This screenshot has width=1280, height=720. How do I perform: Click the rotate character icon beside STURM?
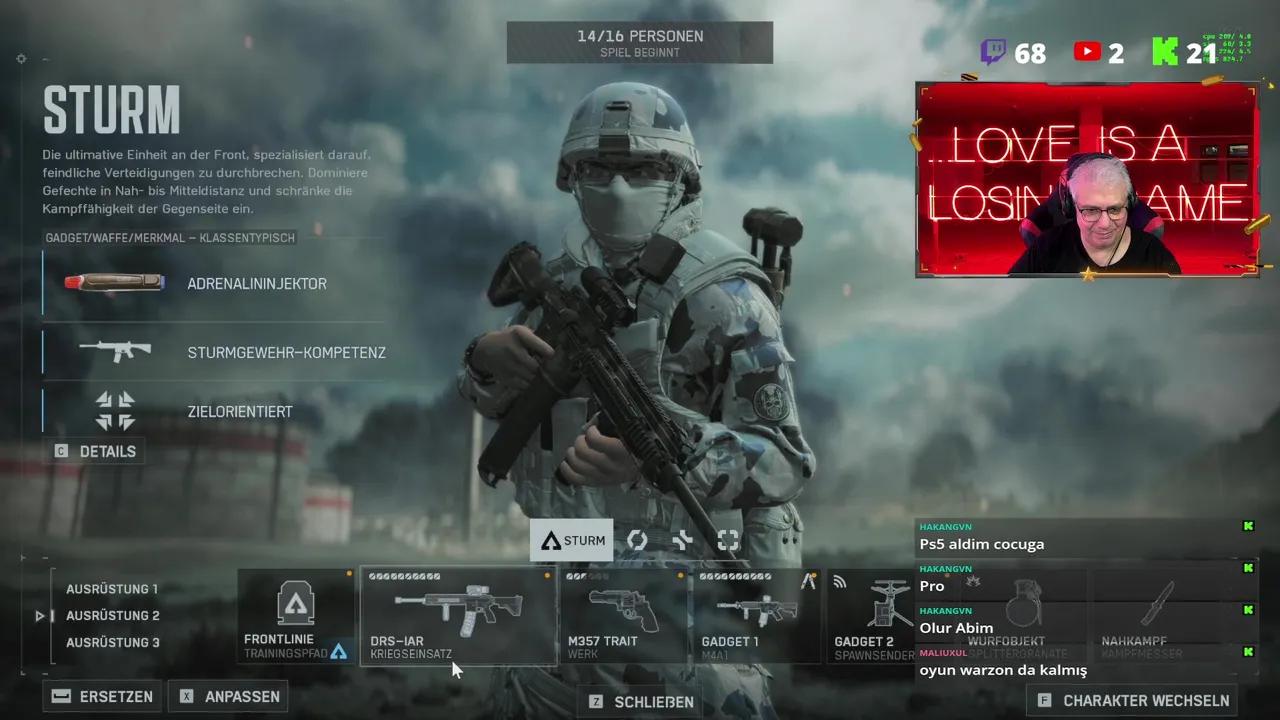pyautogui.click(x=637, y=540)
